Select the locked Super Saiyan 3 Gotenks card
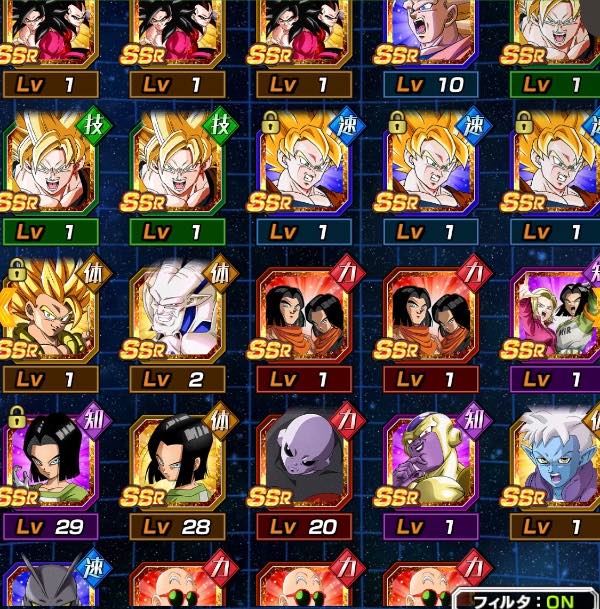600x609 pixels. pos(52,314)
